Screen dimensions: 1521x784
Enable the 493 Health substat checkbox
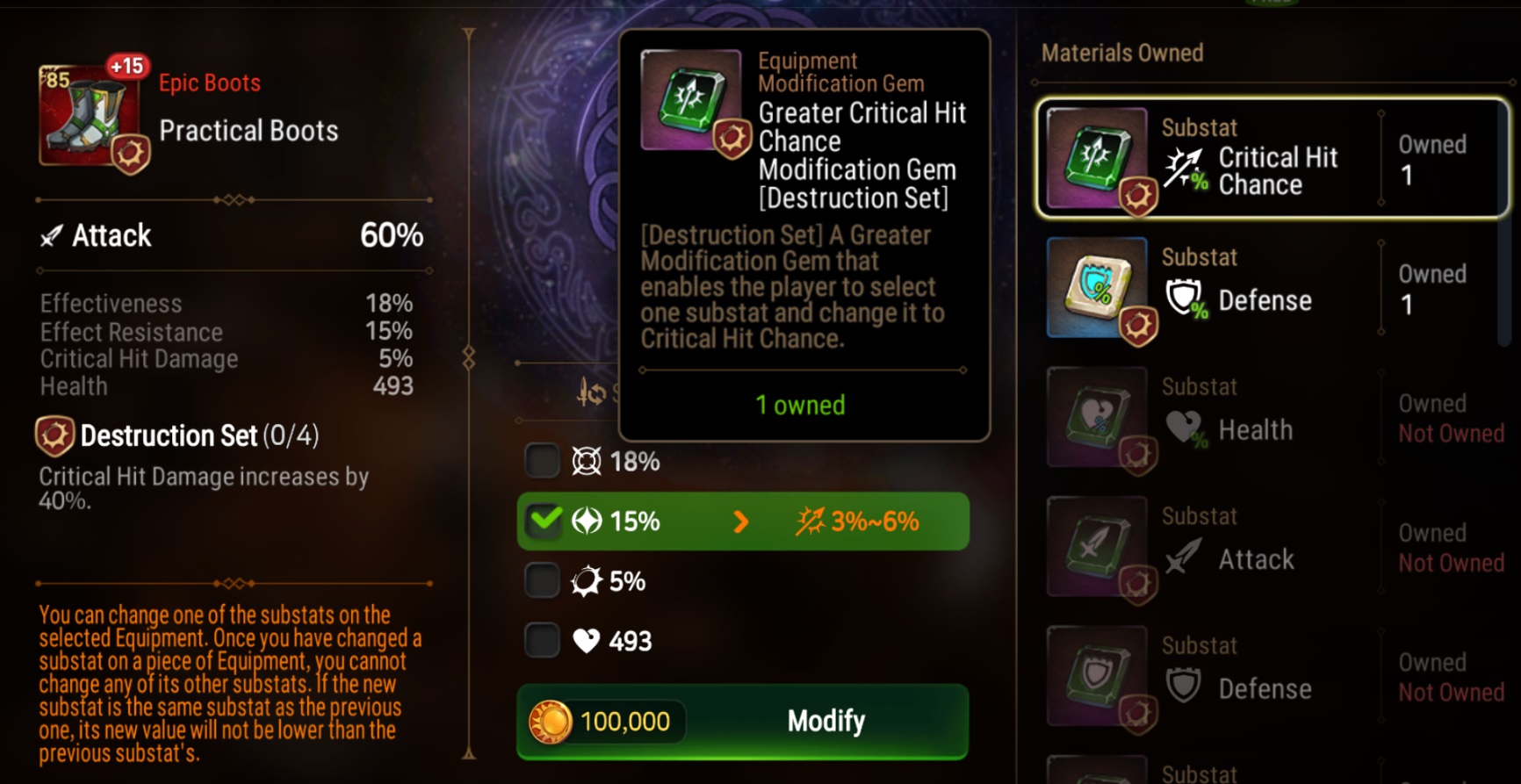pyautogui.click(x=544, y=640)
